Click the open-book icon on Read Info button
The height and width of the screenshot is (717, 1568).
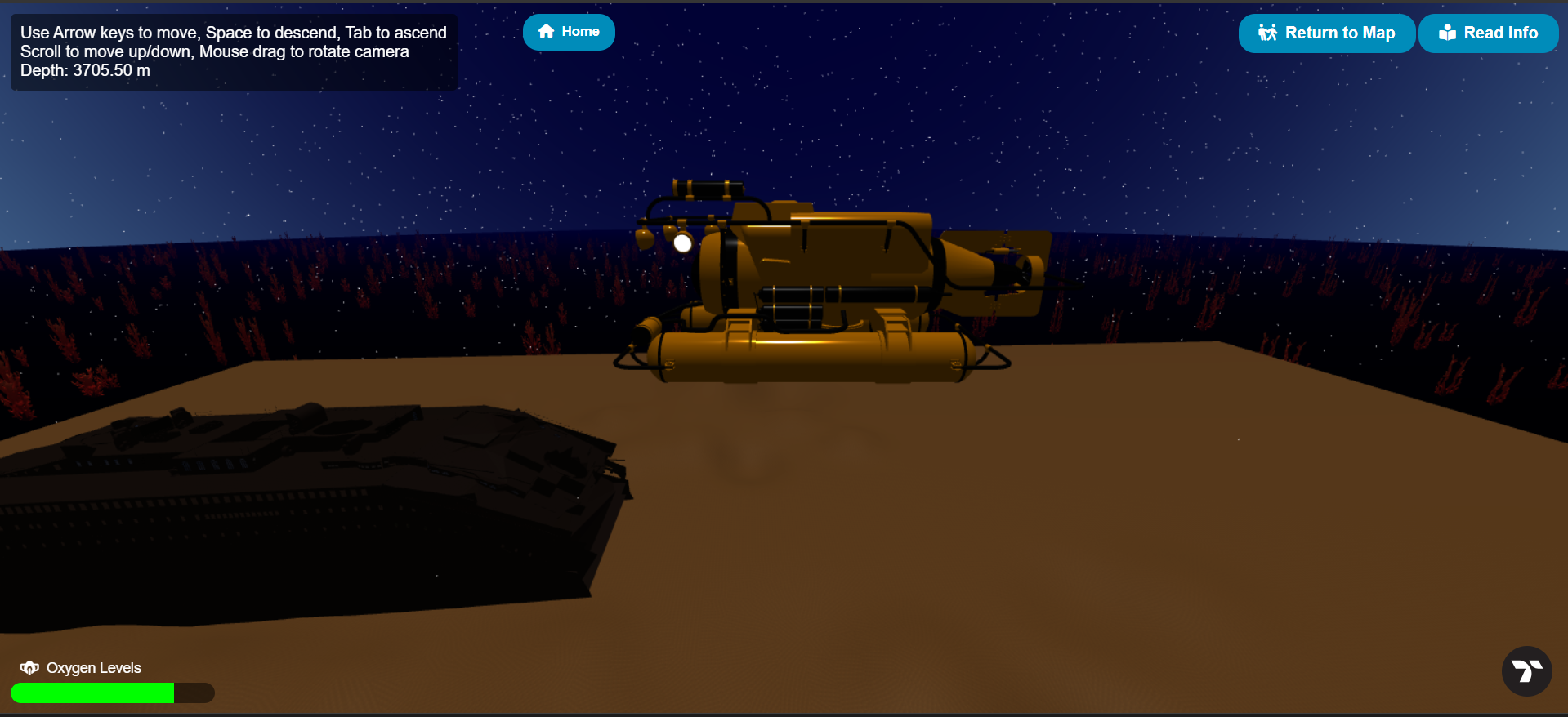coord(1447,33)
